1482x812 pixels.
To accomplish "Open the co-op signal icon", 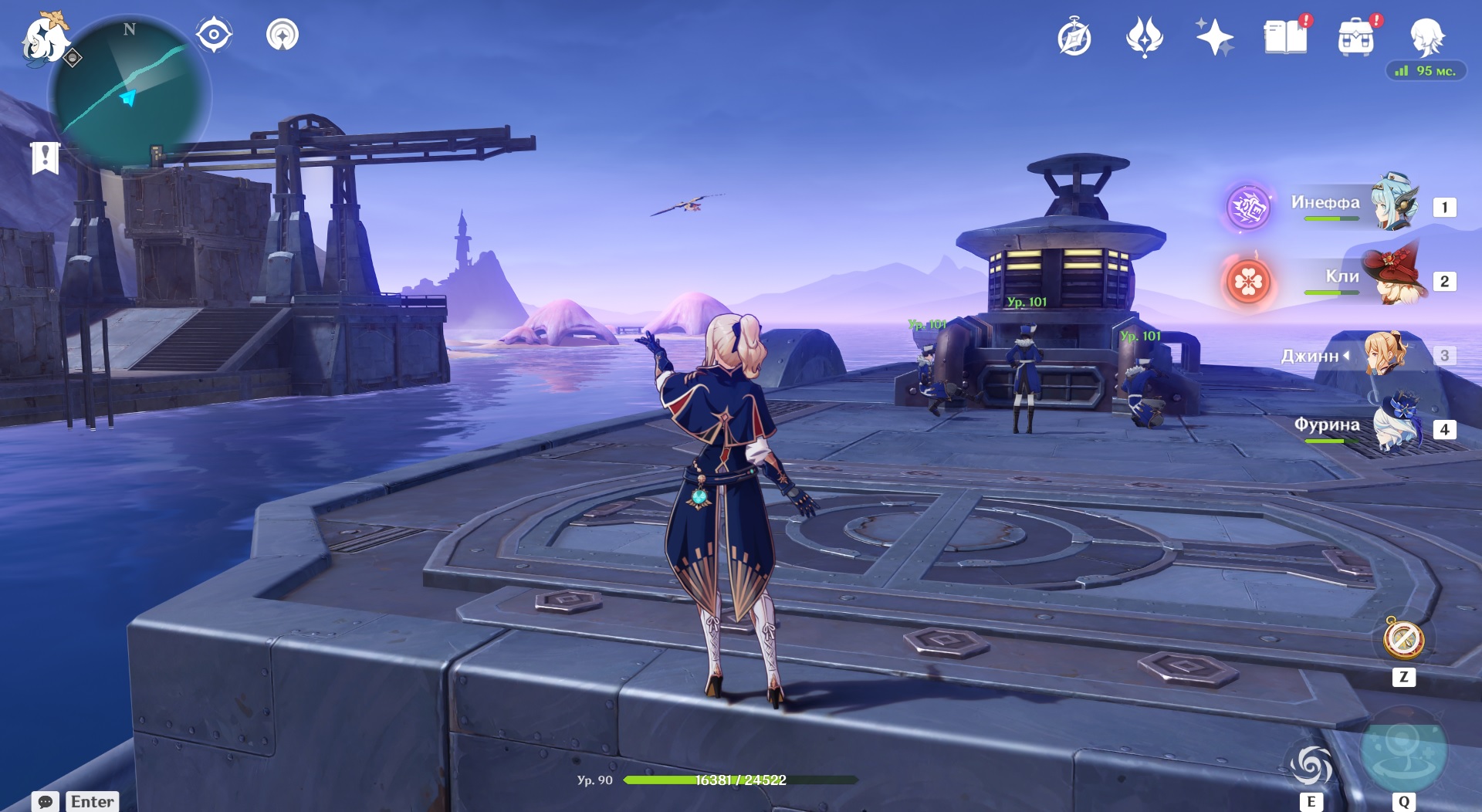I will click(x=283, y=36).
